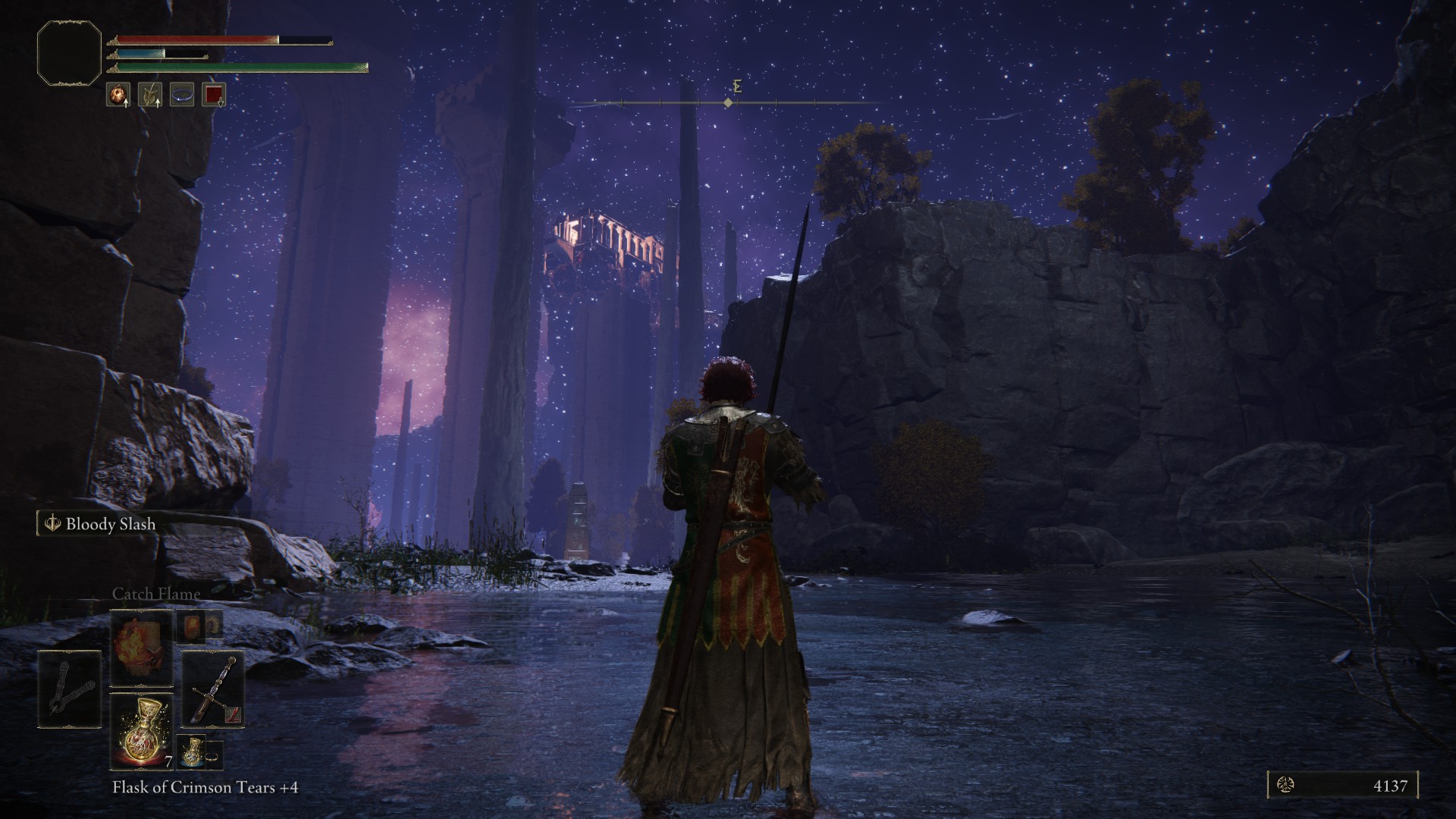Click the red square debuff status icon
The width and height of the screenshot is (1456, 819).
214,95
